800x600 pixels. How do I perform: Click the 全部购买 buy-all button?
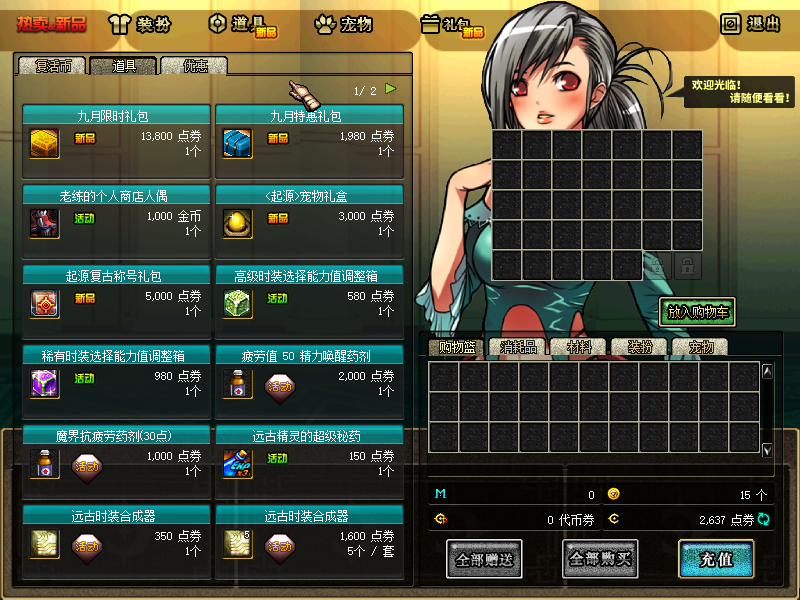coord(600,559)
